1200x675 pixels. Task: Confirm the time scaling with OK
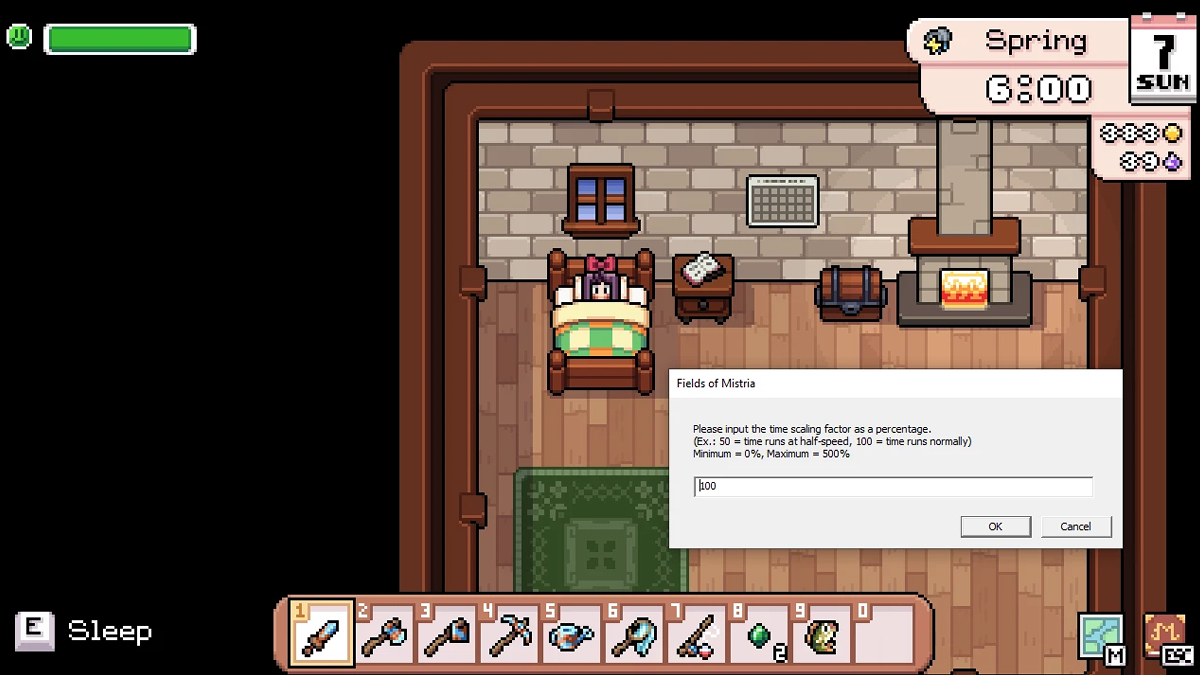[995, 526]
